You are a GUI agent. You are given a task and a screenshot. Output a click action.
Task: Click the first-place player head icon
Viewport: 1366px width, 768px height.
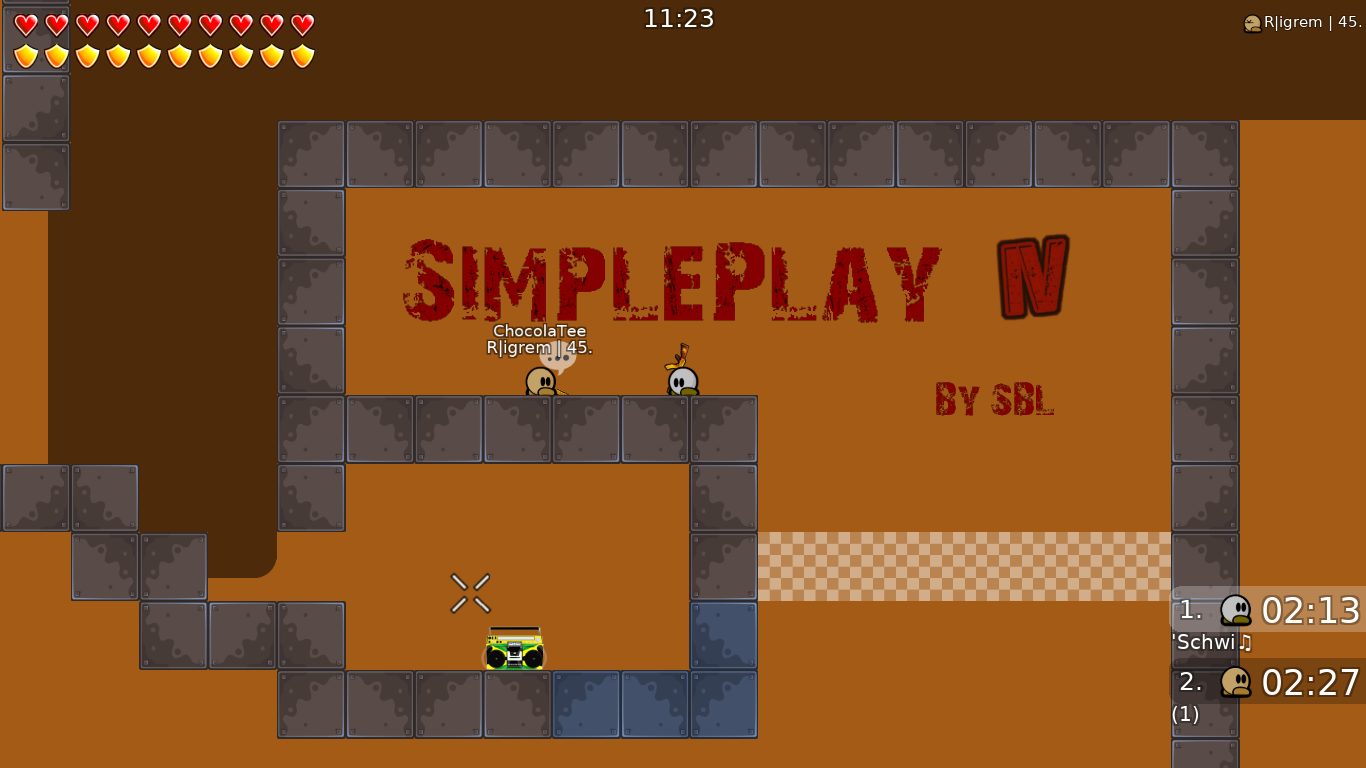pyautogui.click(x=1234, y=610)
